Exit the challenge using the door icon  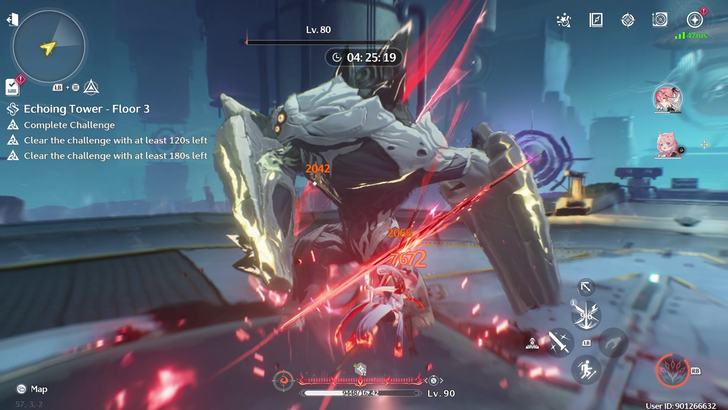11,20
